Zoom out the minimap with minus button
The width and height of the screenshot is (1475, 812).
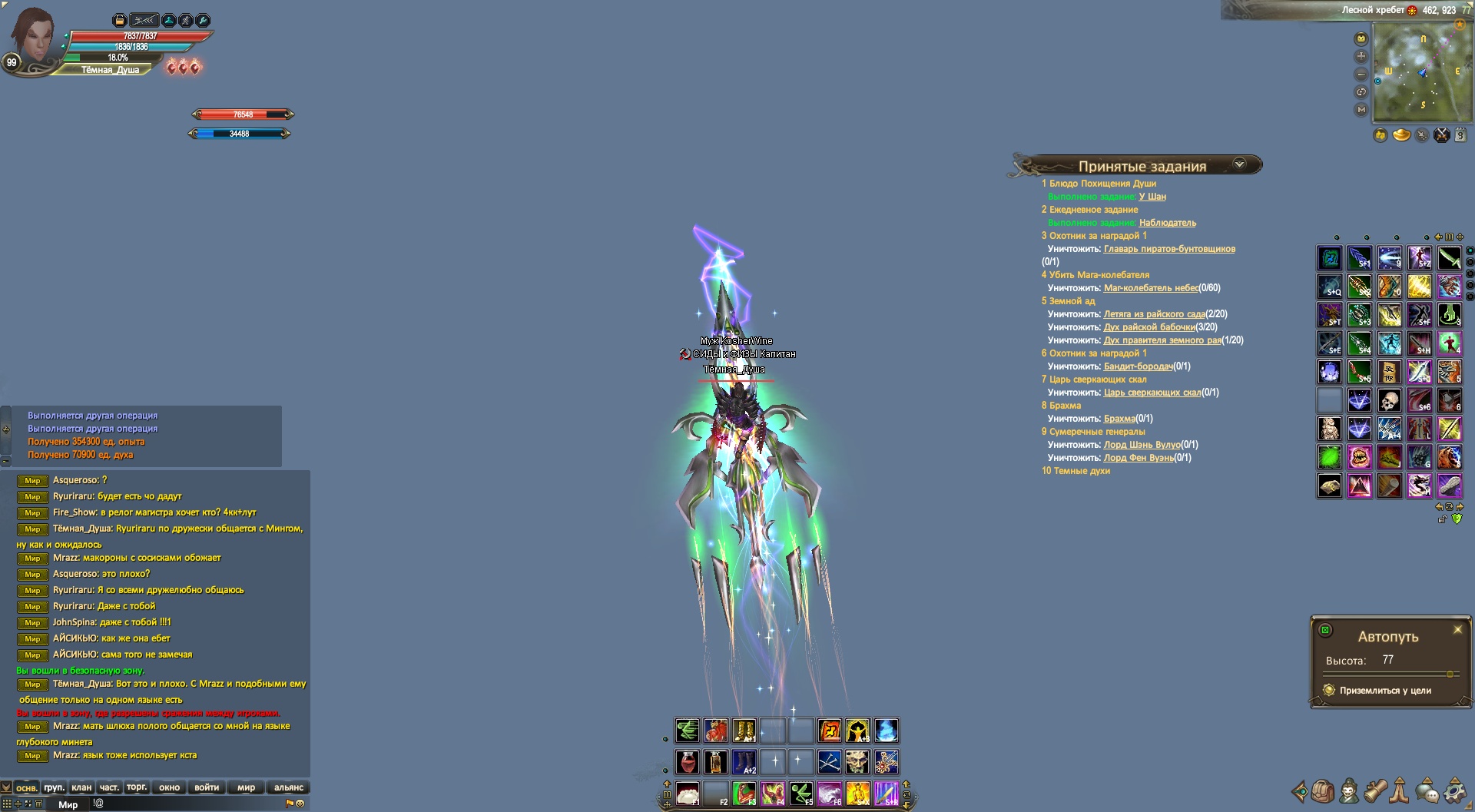(1361, 75)
